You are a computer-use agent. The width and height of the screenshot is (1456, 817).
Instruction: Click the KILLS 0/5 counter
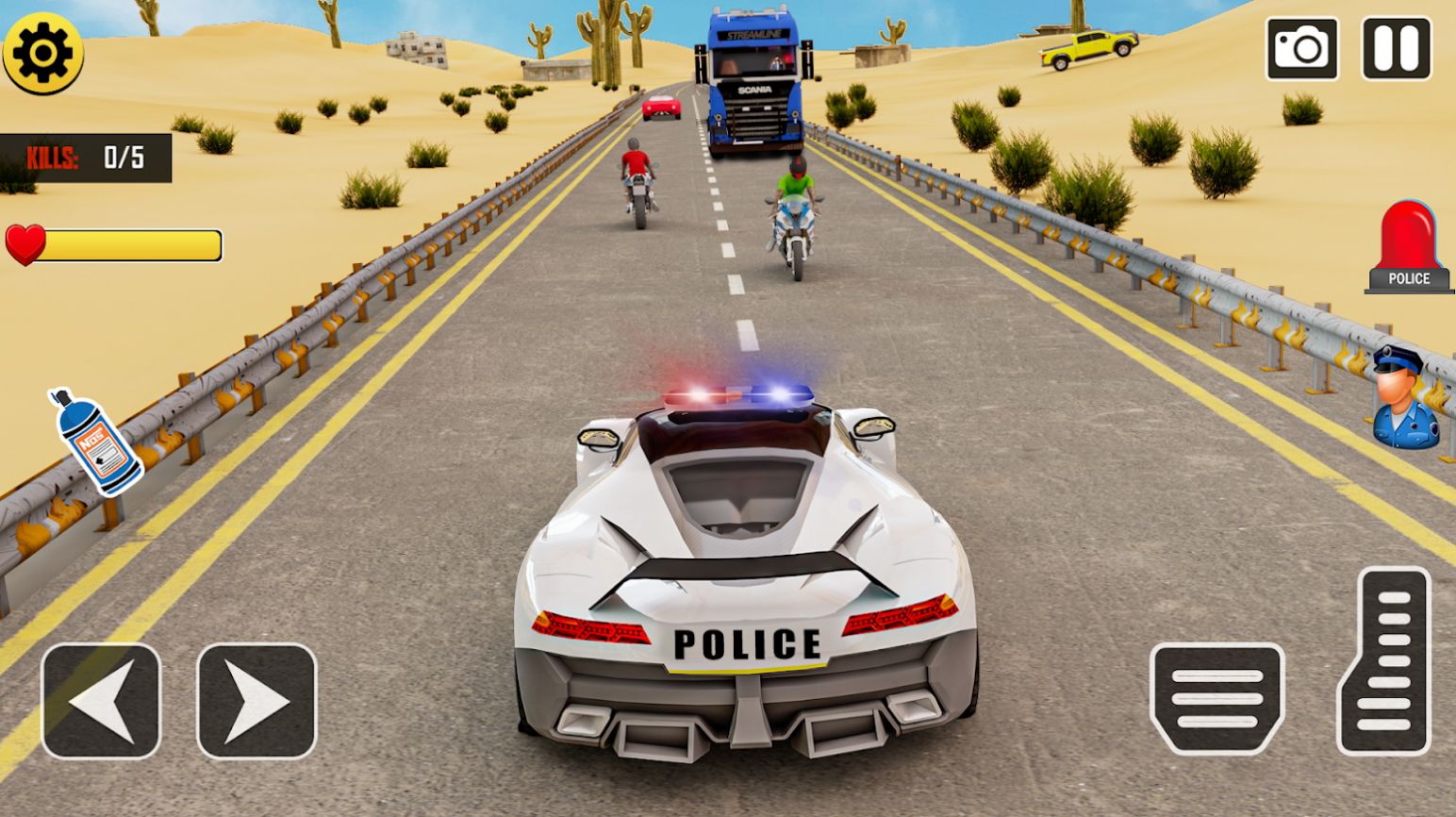pyautogui.click(x=85, y=158)
